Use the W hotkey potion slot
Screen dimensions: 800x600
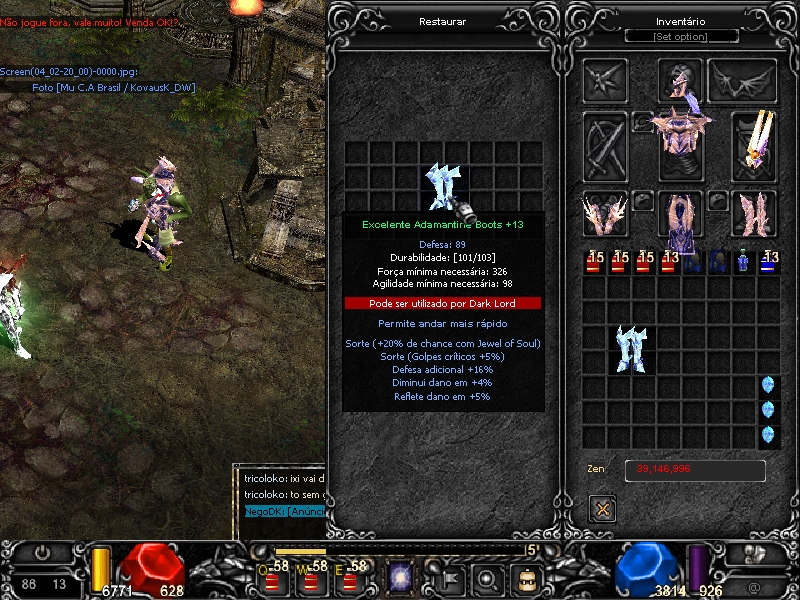pos(314,578)
